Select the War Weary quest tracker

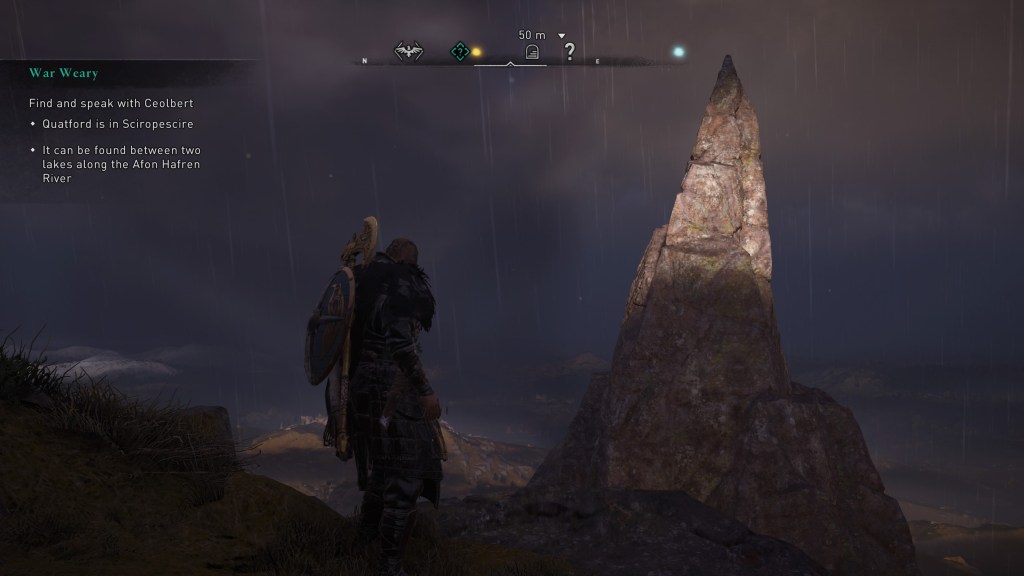click(x=64, y=73)
